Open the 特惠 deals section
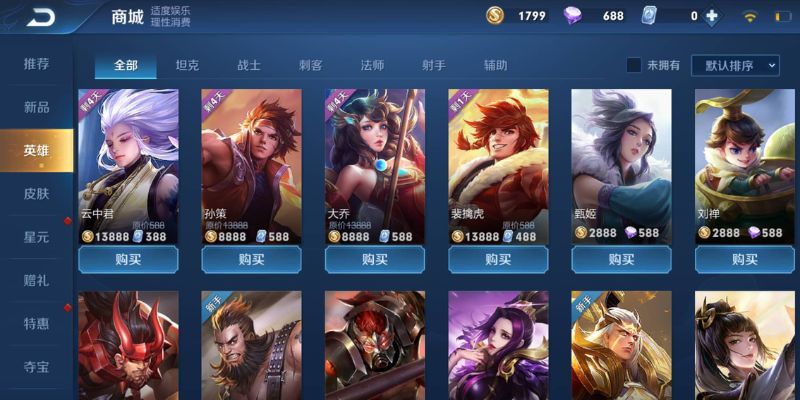The image size is (800, 400). pyautogui.click(x=37, y=323)
